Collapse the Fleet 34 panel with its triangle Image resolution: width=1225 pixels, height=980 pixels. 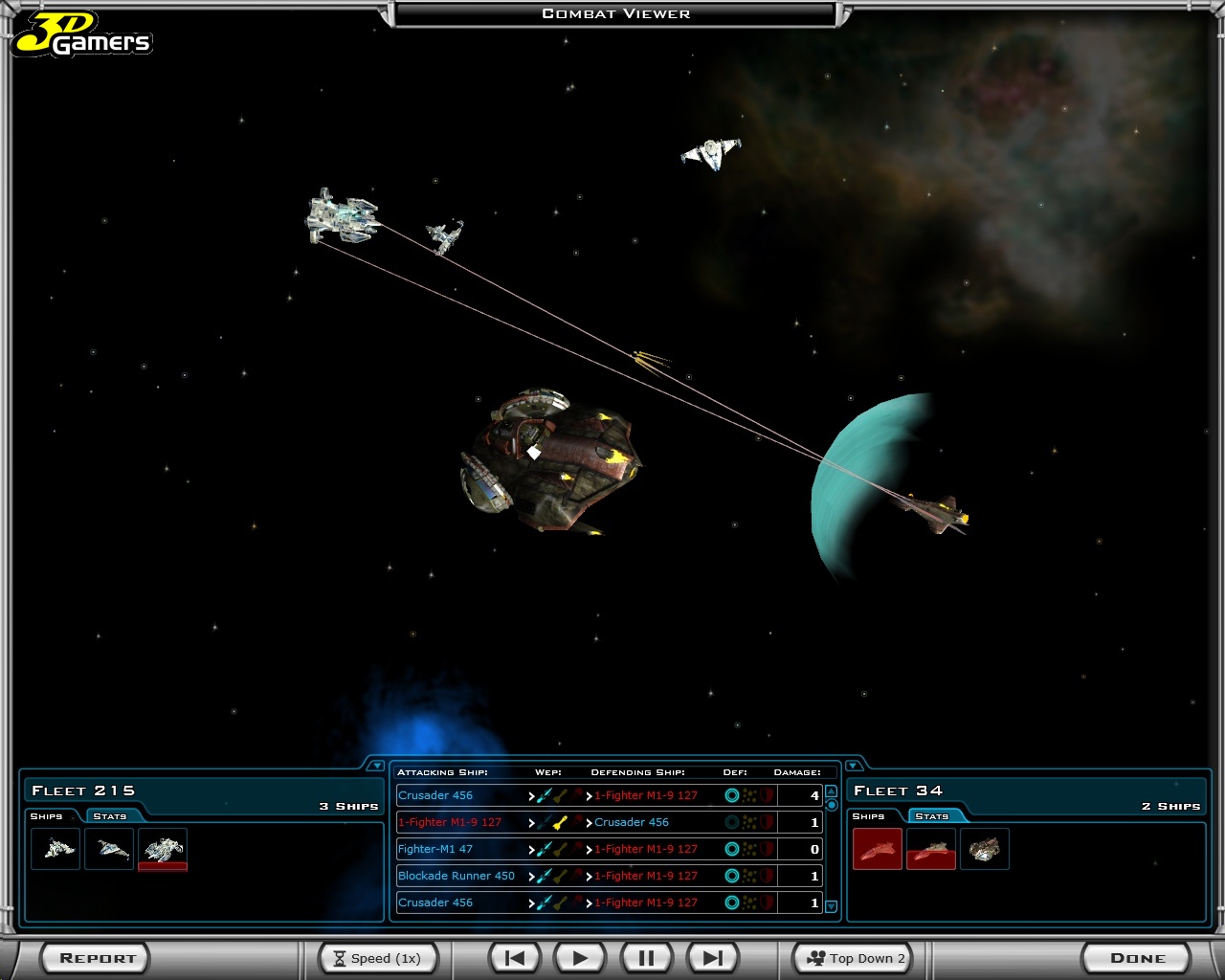[x=853, y=766]
